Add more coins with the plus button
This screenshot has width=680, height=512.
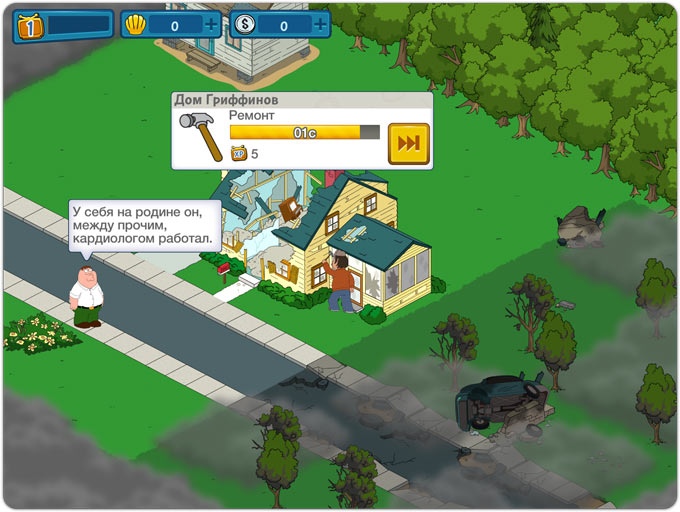click(x=319, y=25)
